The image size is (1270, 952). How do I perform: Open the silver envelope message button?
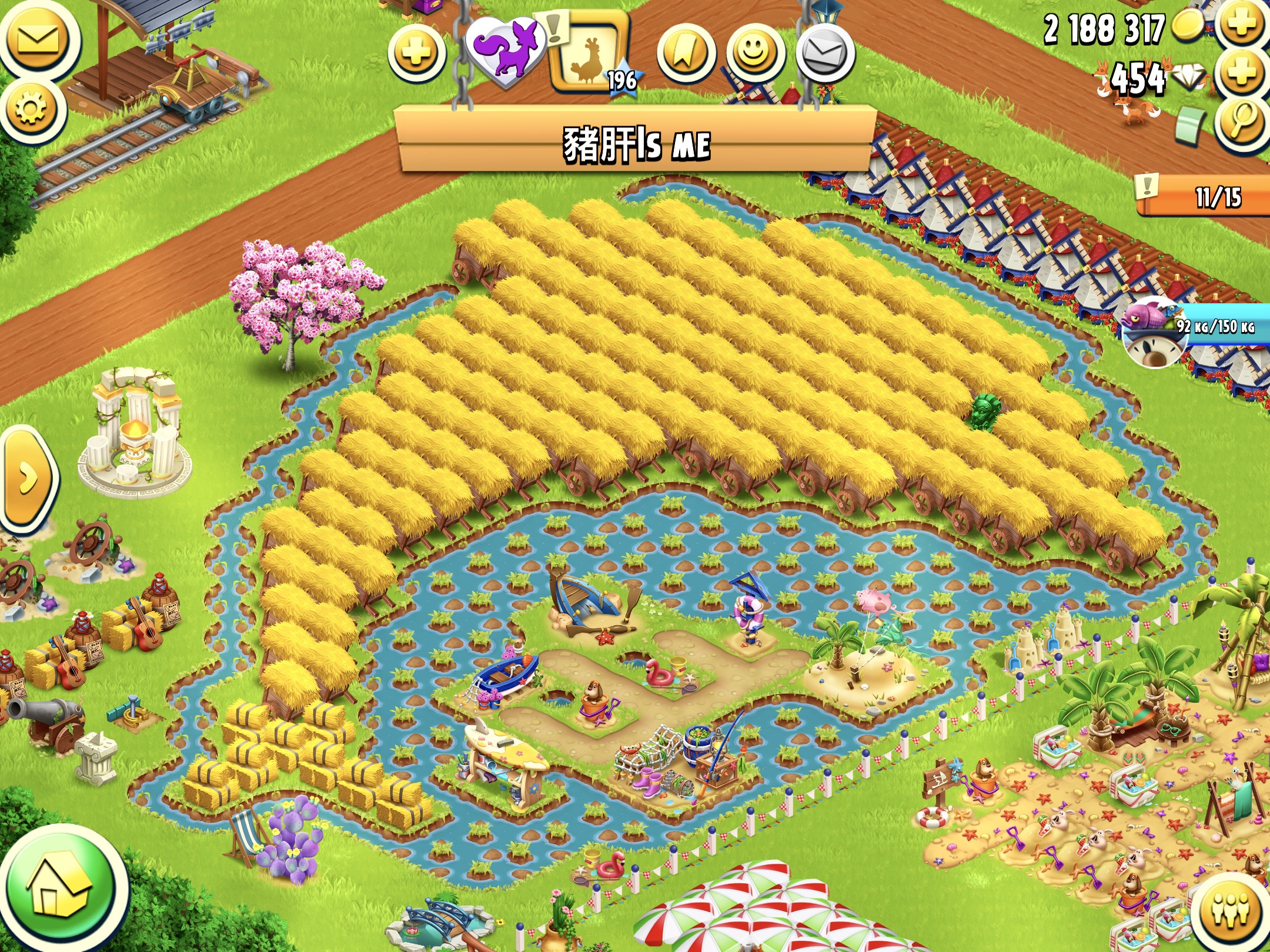pyautogui.click(x=825, y=54)
